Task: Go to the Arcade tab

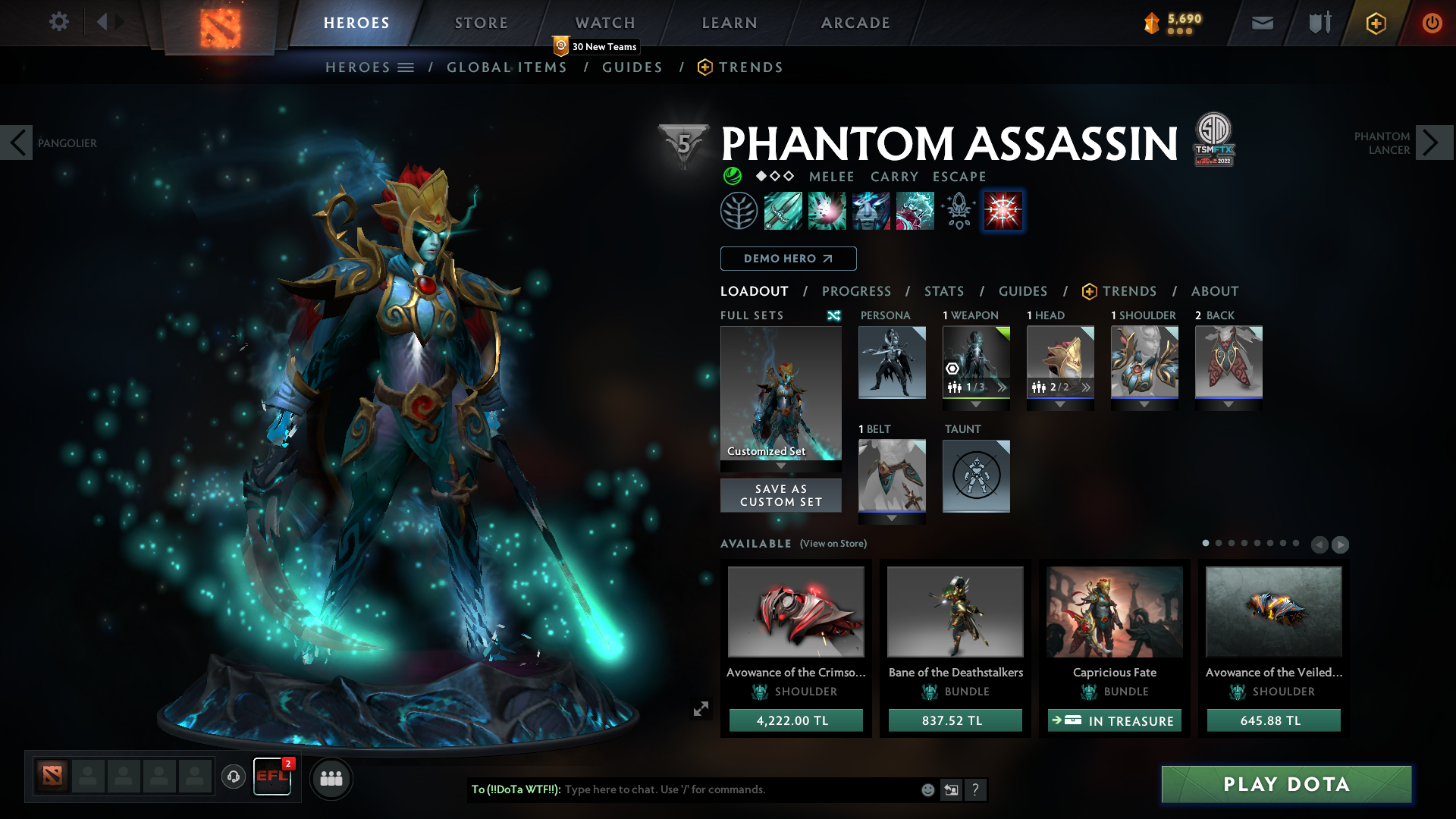Action: pos(855,23)
